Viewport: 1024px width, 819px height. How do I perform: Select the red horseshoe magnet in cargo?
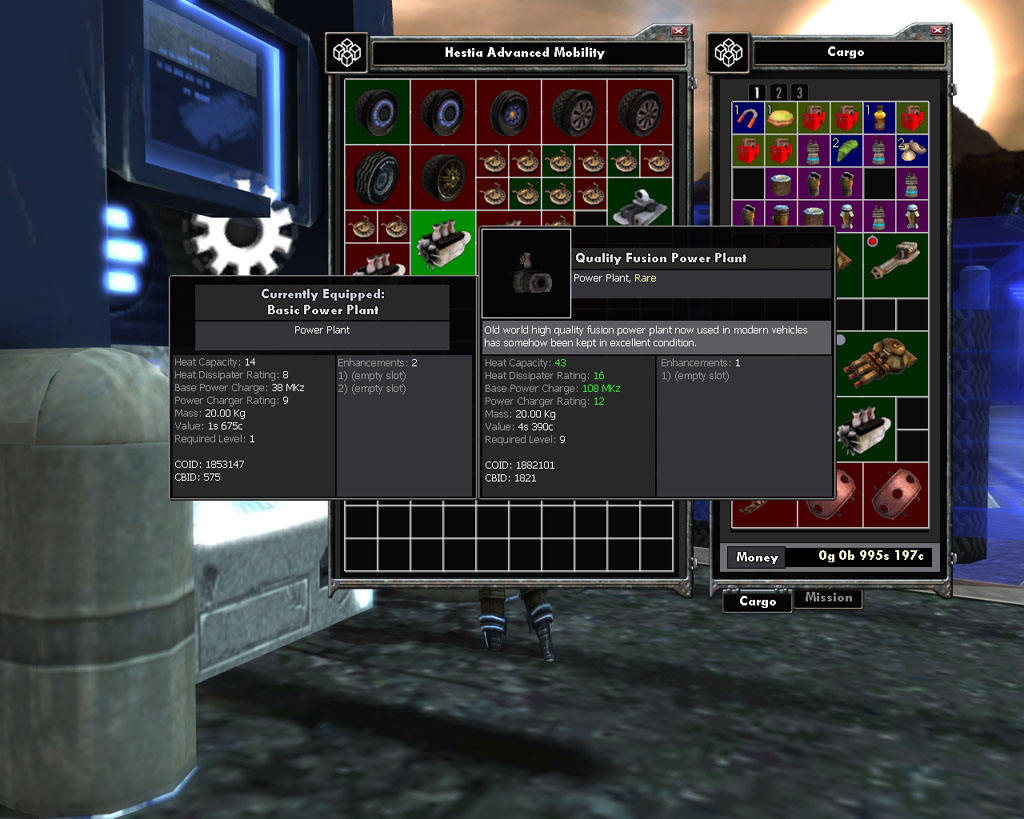pos(748,118)
